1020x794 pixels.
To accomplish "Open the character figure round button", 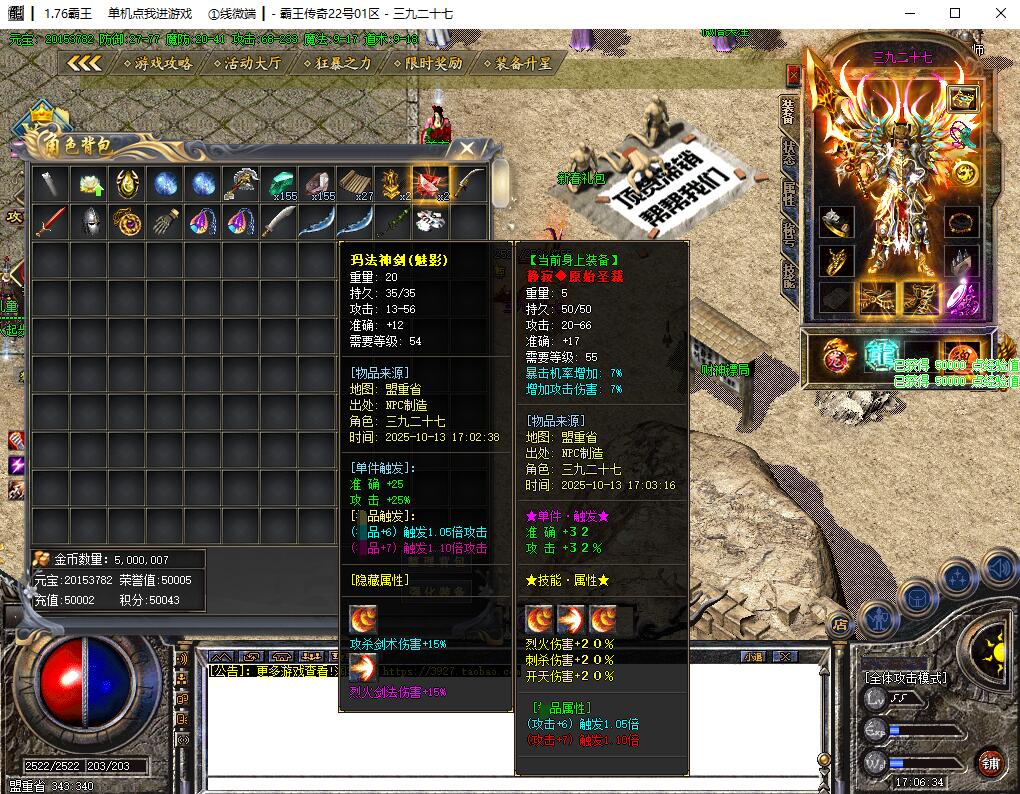I will [876, 620].
